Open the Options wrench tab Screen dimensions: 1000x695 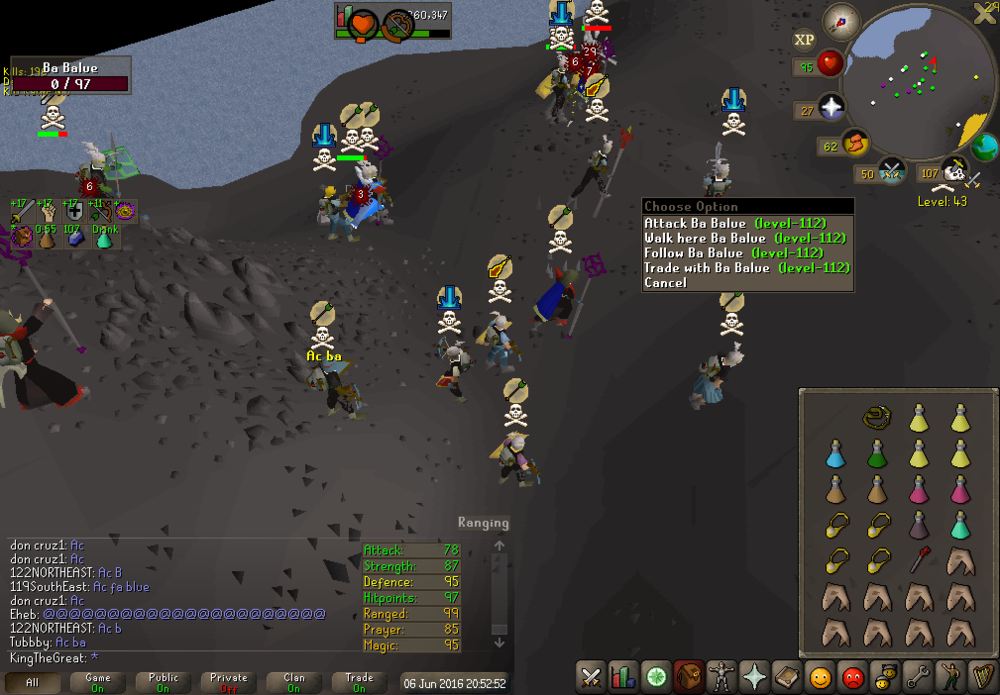click(916, 678)
